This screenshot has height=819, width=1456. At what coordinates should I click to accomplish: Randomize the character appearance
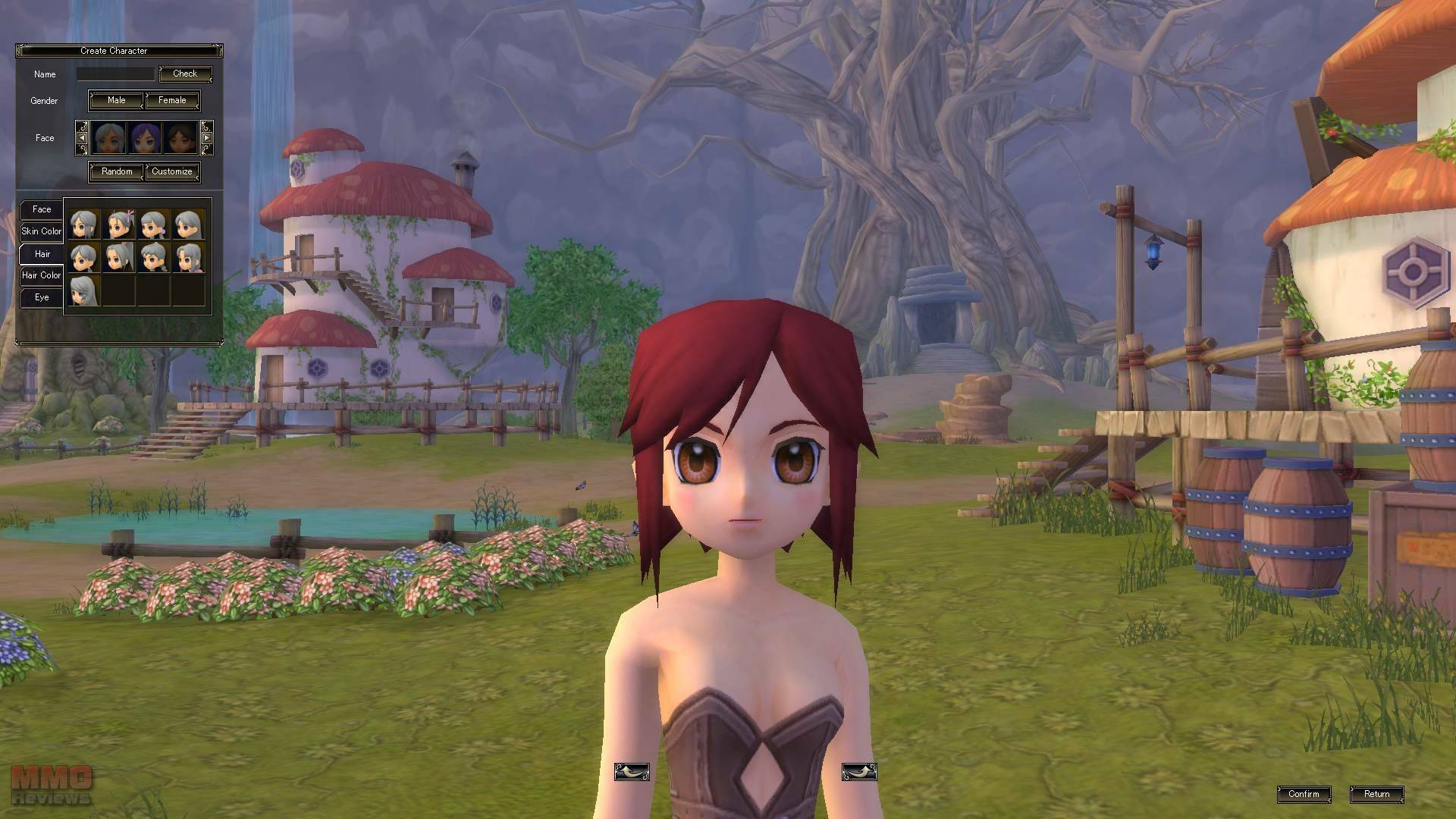coord(117,171)
